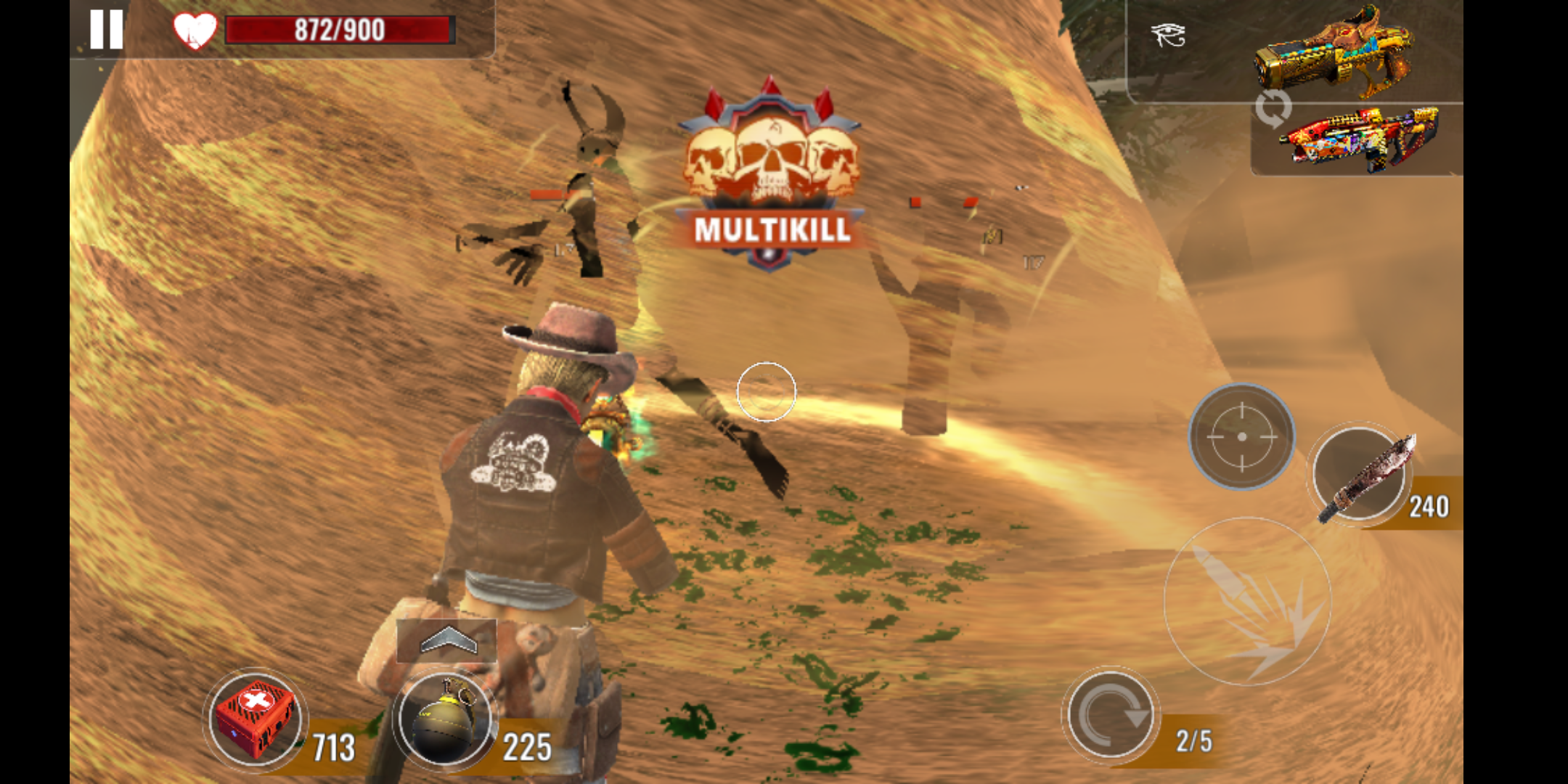
Task: Throw a grenade
Action: (444, 719)
